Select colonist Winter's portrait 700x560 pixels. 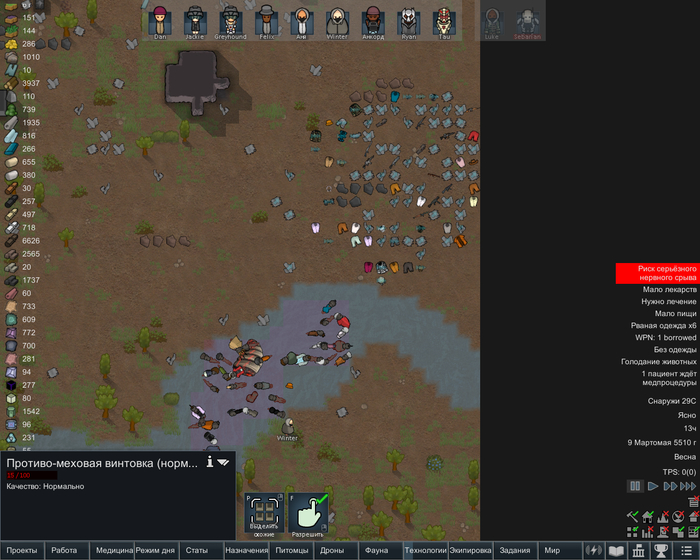click(x=337, y=20)
